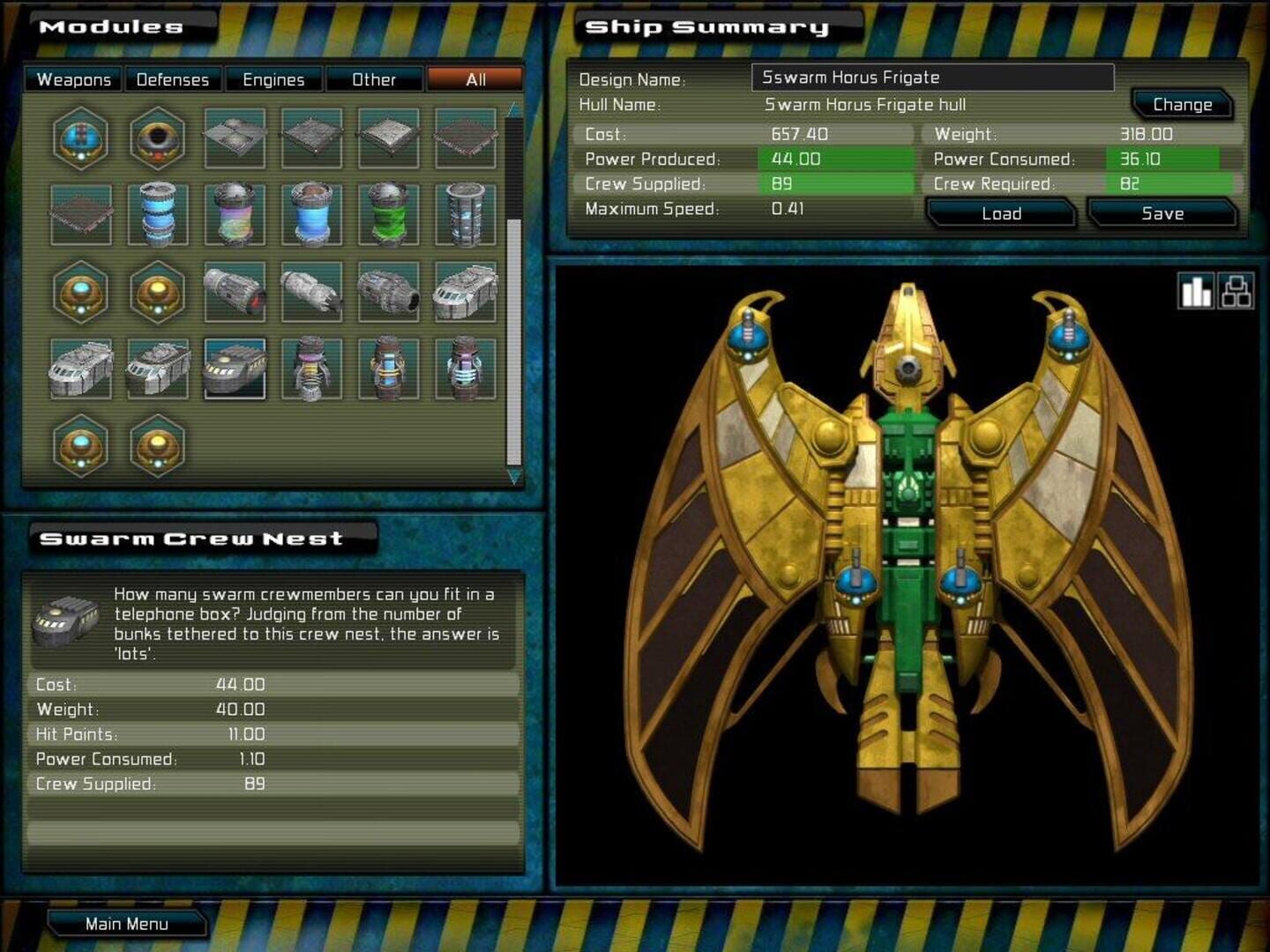1270x952 pixels.
Task: Toggle the Defenses module filter
Action: [173, 79]
